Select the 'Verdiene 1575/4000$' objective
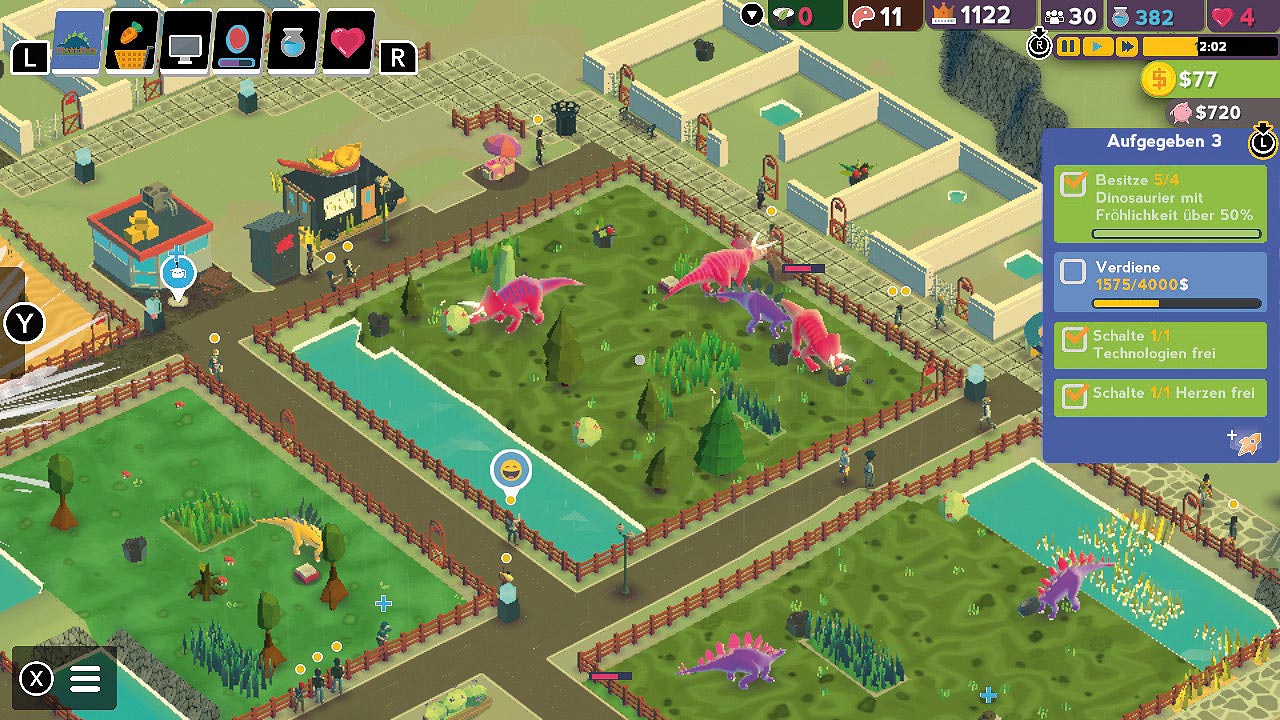The width and height of the screenshot is (1280, 720). click(x=1159, y=282)
